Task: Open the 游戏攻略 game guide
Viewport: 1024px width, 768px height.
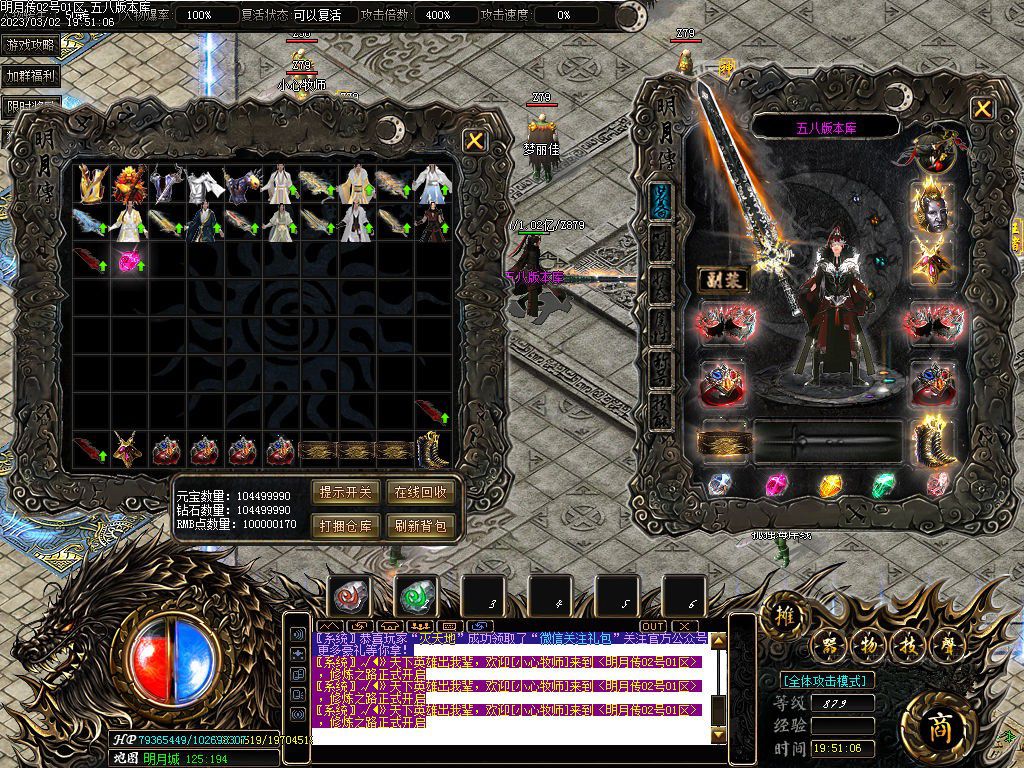Action: click(x=30, y=45)
